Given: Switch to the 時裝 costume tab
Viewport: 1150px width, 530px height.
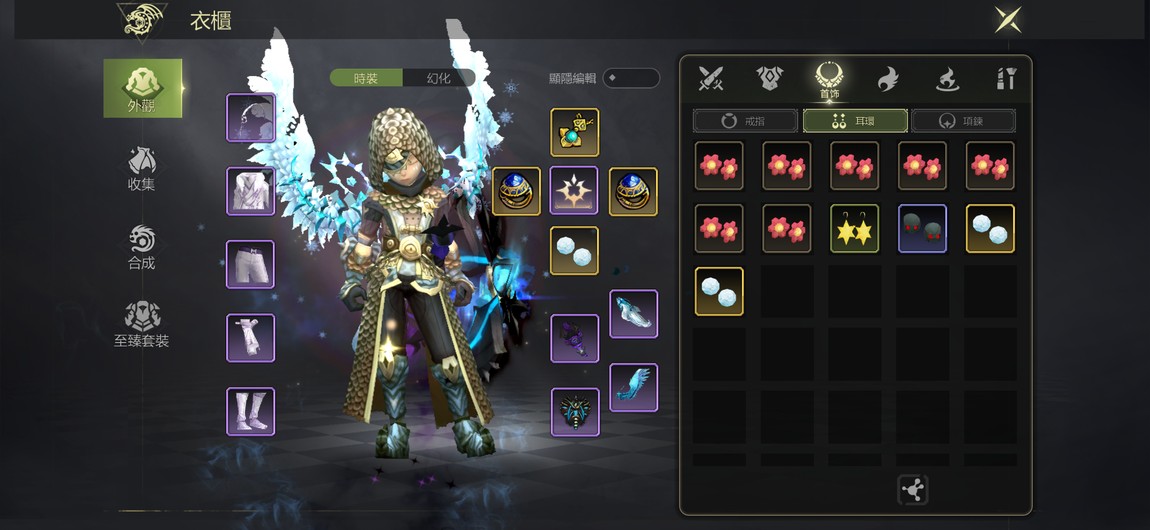Looking at the screenshot, I should pyautogui.click(x=366, y=78).
